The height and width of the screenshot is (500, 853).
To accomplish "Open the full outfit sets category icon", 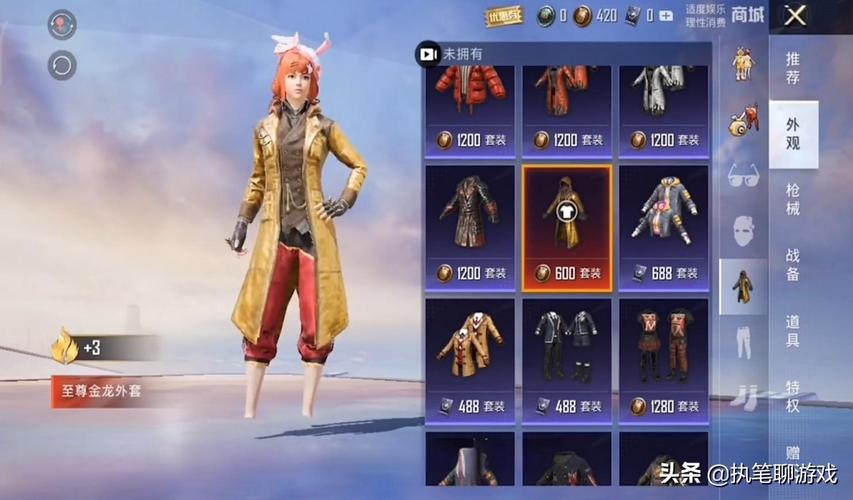I will [743, 285].
